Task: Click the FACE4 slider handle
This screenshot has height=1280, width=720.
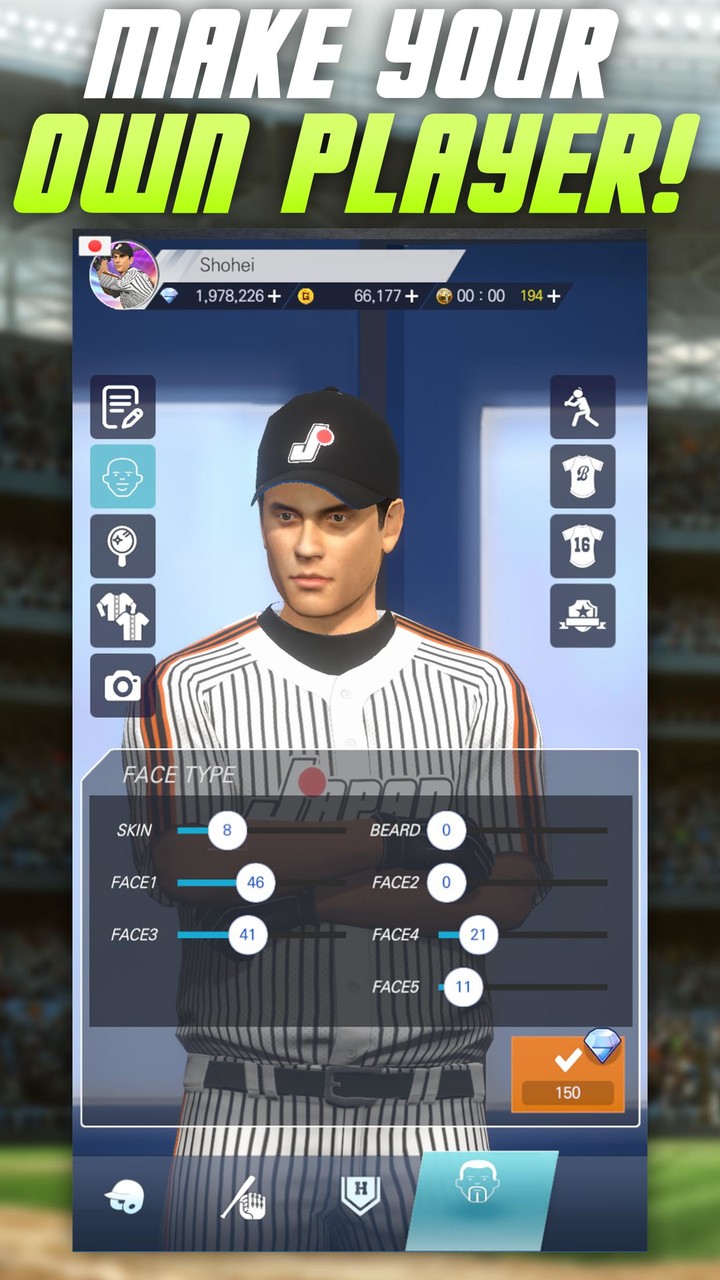Action: (478, 936)
